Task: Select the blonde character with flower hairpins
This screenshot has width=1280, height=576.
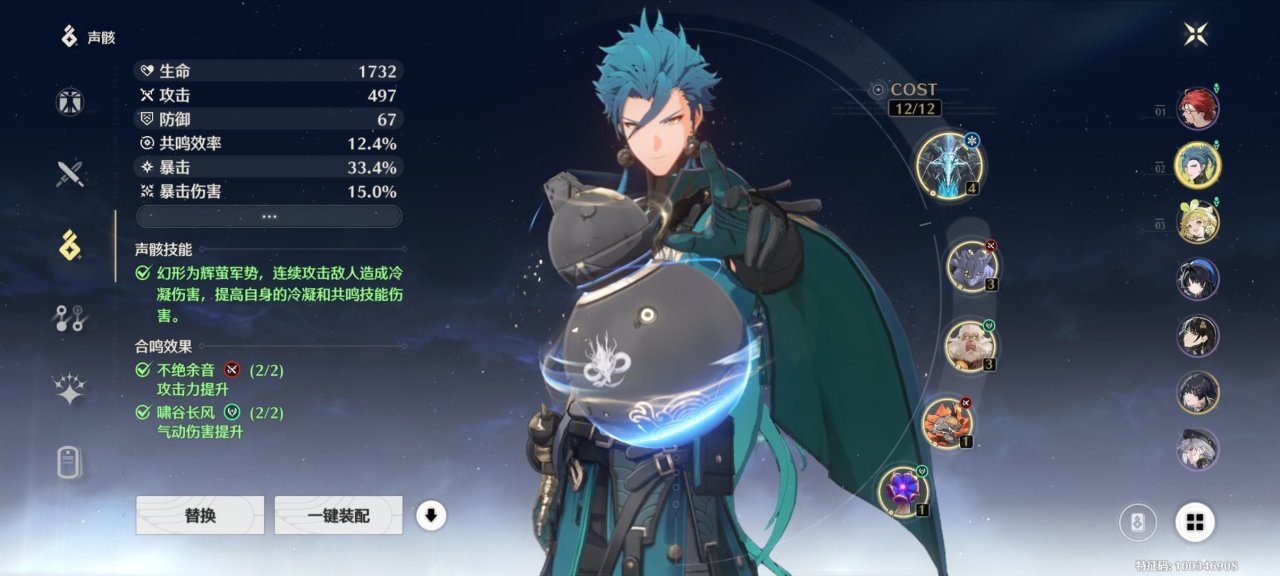Action: tap(1197, 223)
